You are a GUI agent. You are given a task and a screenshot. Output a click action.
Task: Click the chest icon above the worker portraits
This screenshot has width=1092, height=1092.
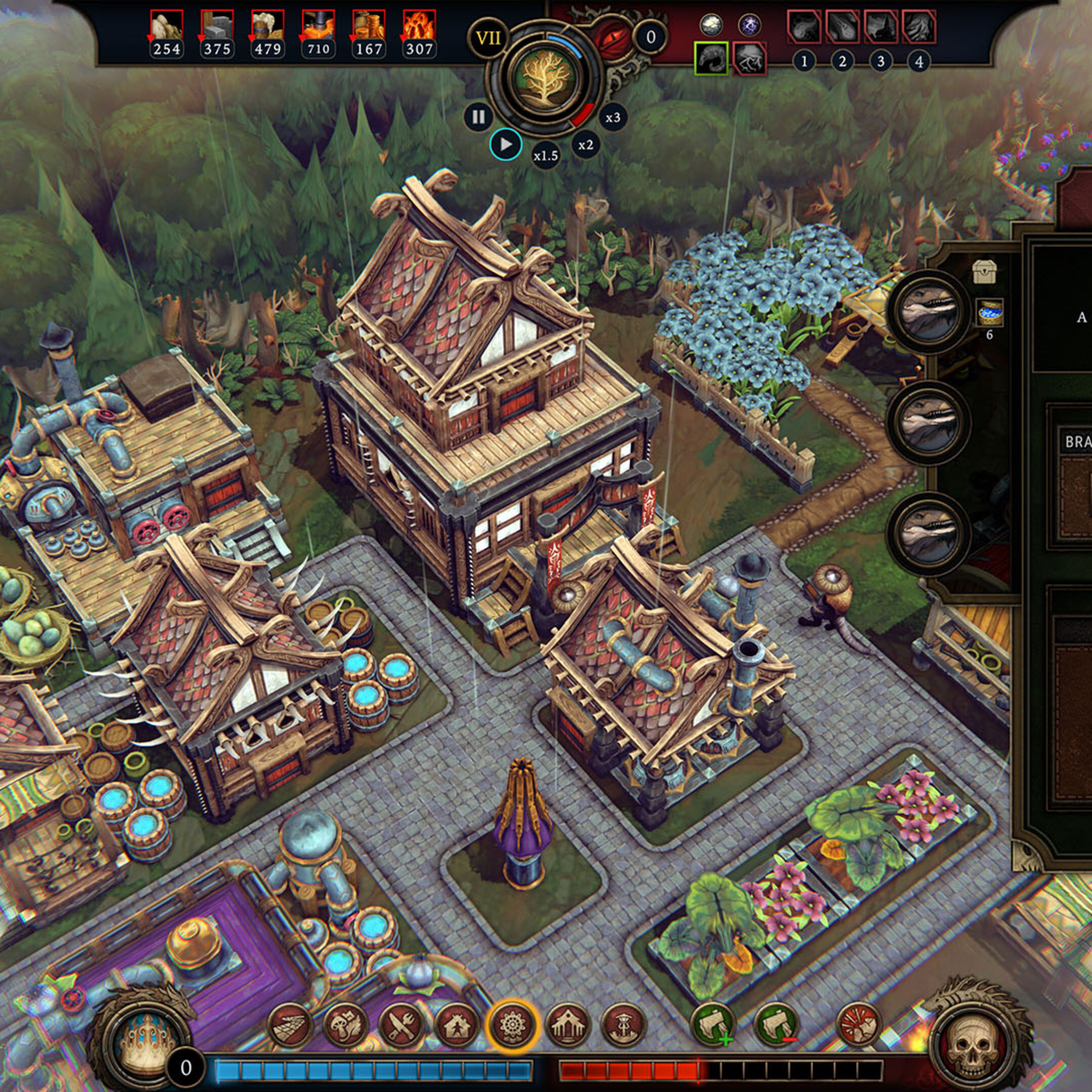984,272
